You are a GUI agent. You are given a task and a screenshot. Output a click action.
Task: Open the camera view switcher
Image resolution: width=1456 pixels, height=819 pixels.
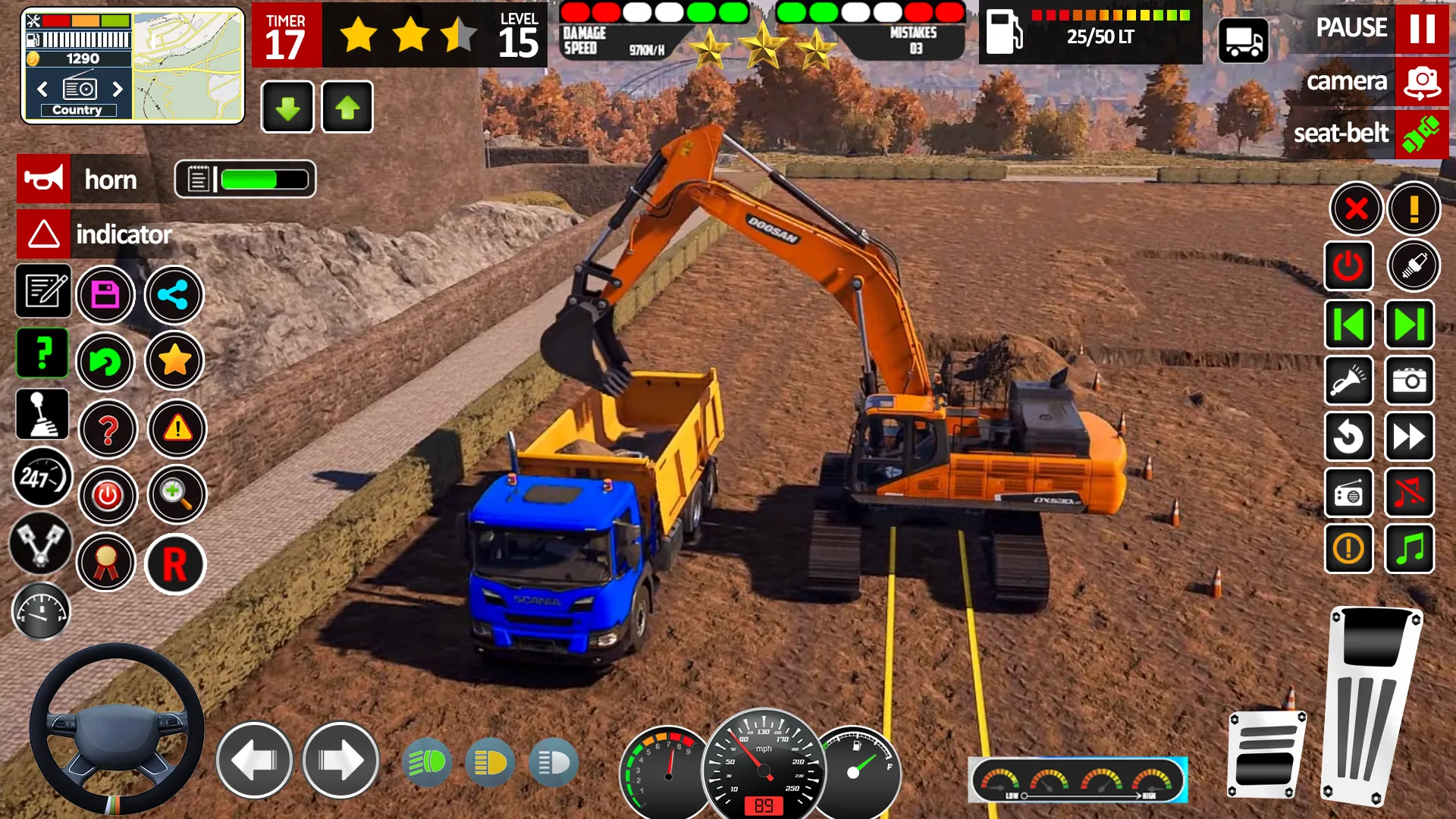click(x=1422, y=81)
